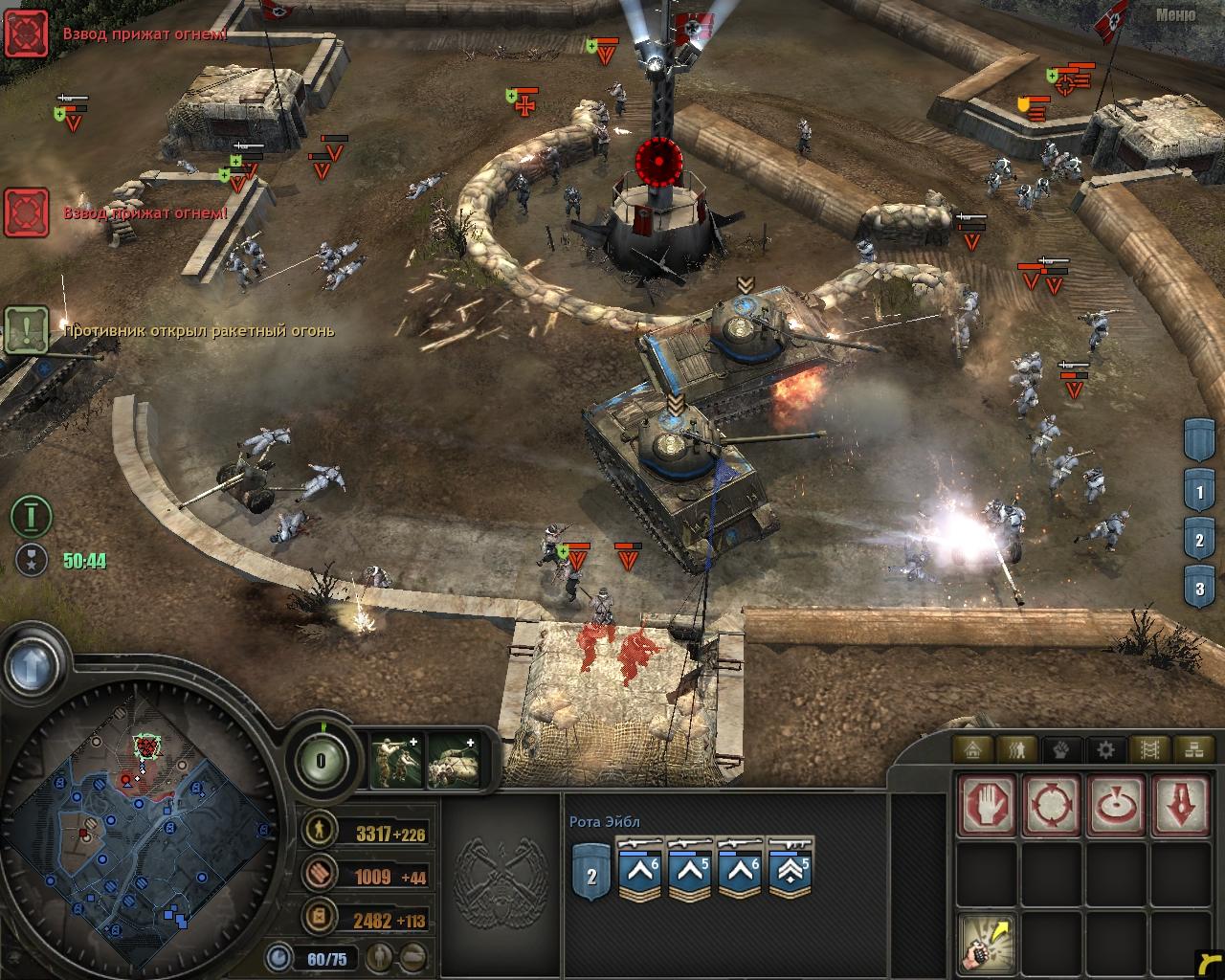Screen dimensions: 1225x980
Task: Call in the tank reinforcement ability
Action: point(453,761)
